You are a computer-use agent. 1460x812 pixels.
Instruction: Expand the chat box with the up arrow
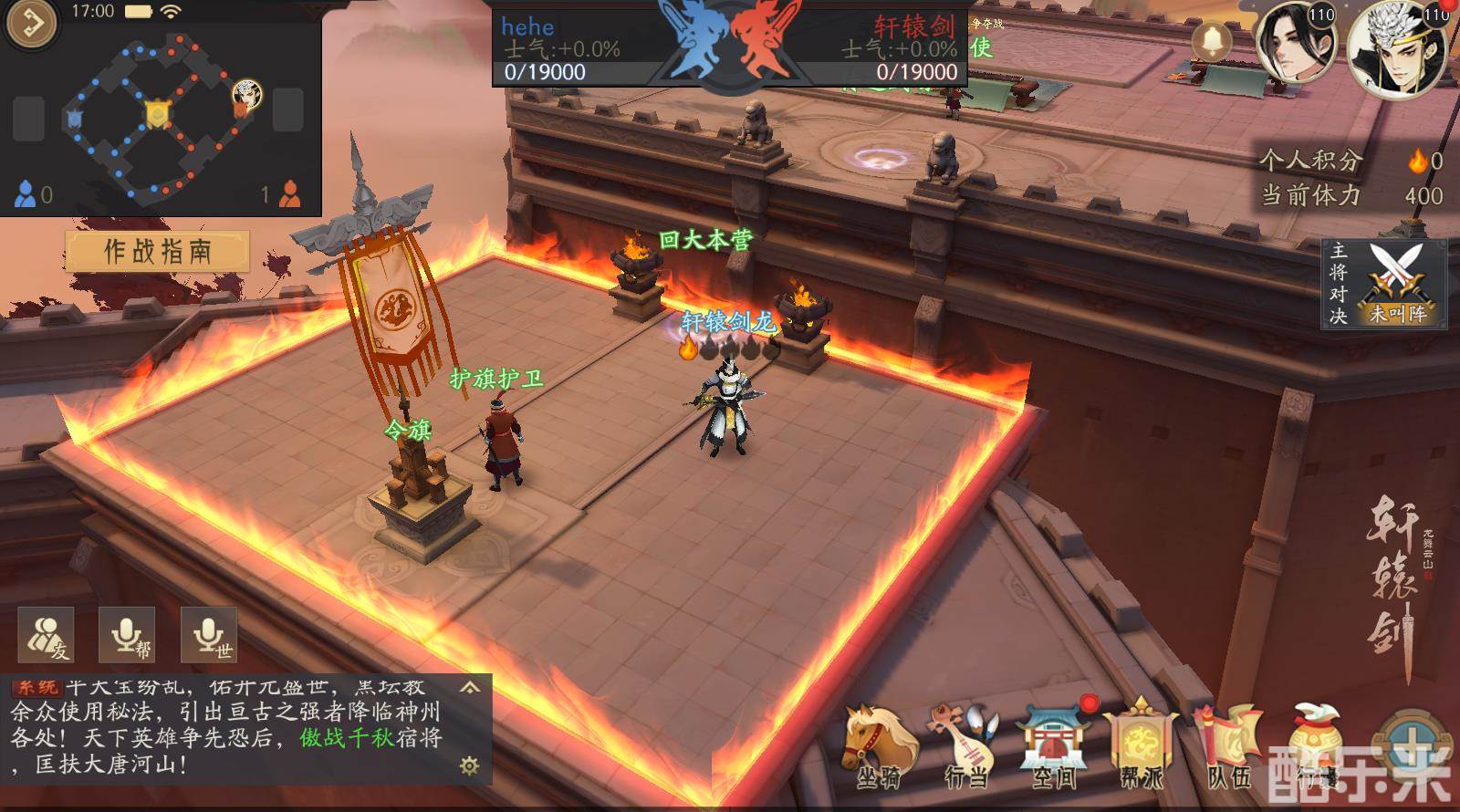470,687
